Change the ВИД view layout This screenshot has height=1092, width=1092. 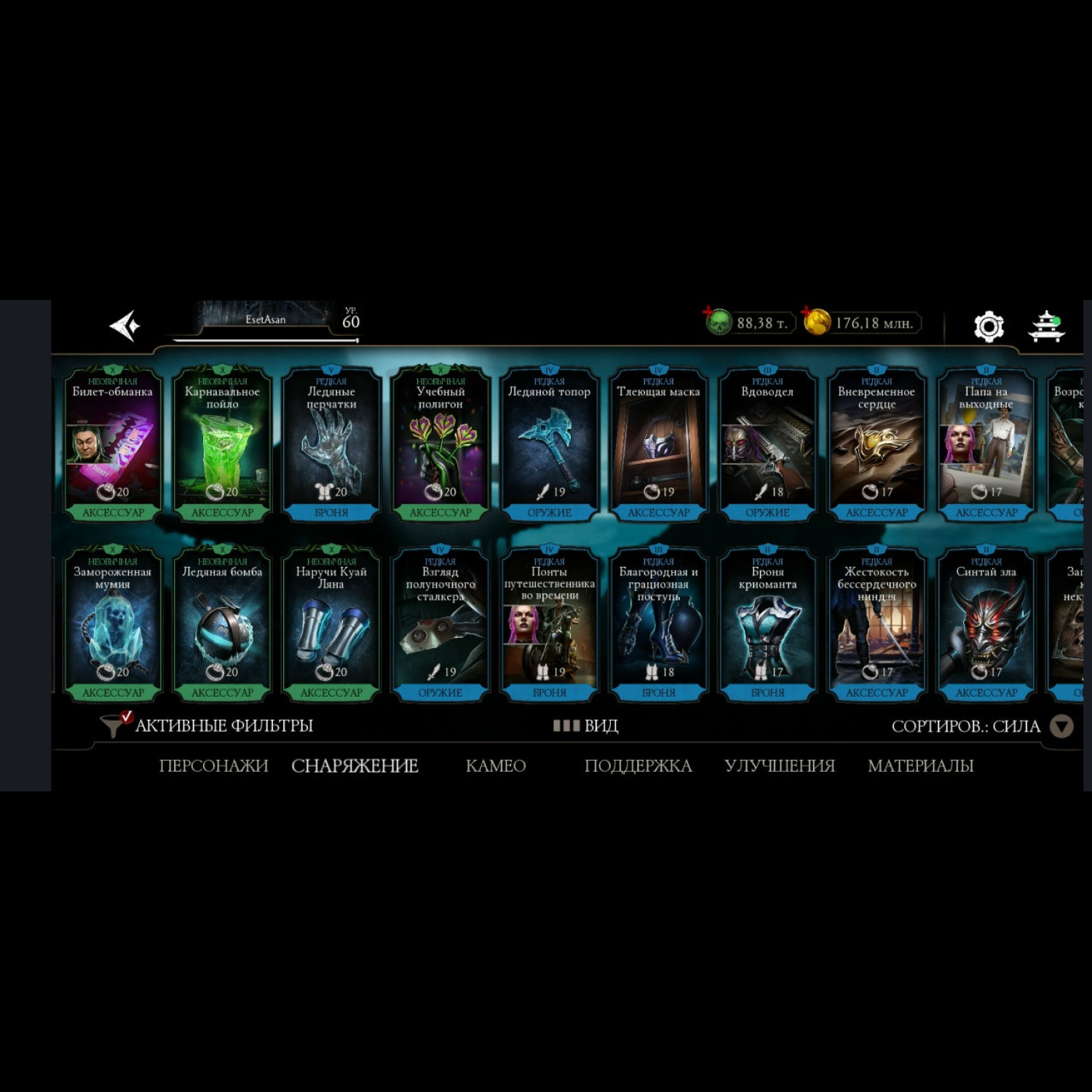coord(586,726)
